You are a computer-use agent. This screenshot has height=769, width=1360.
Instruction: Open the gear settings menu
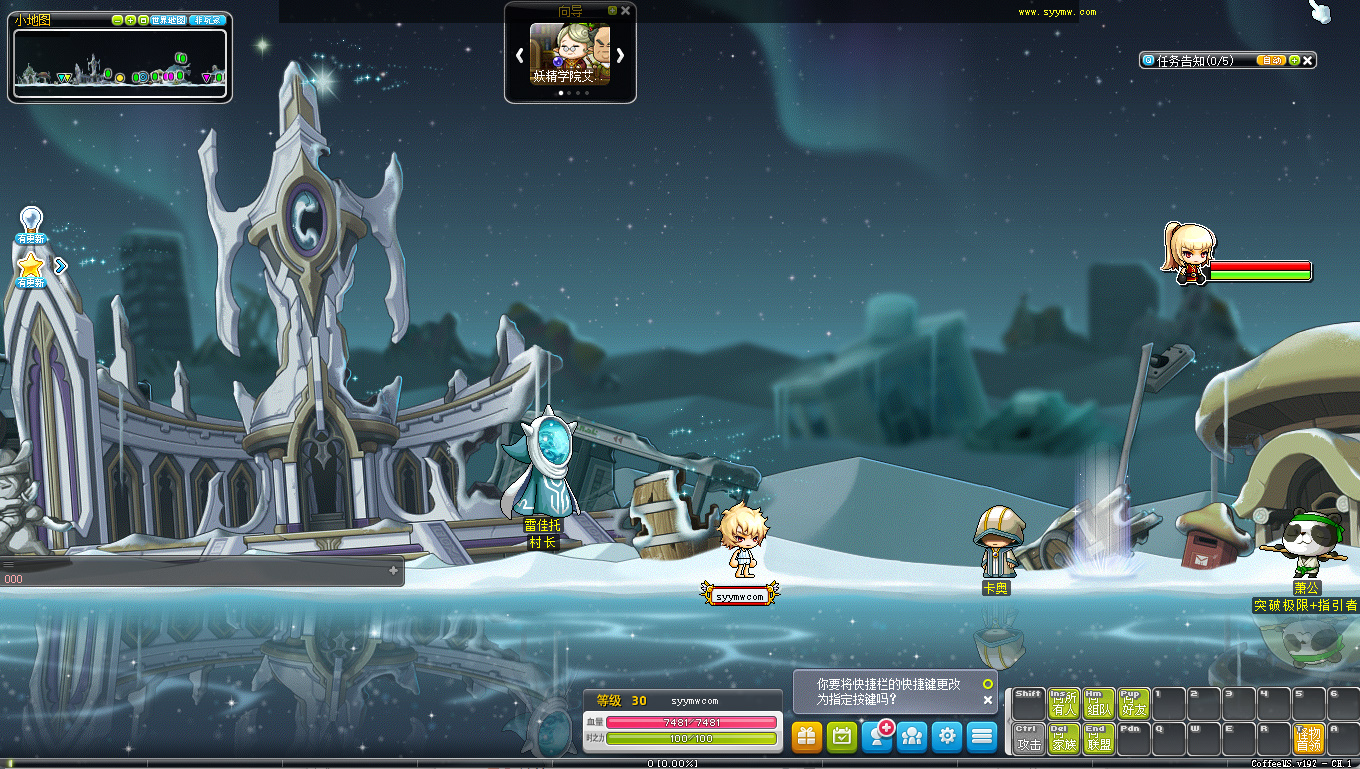point(947,737)
